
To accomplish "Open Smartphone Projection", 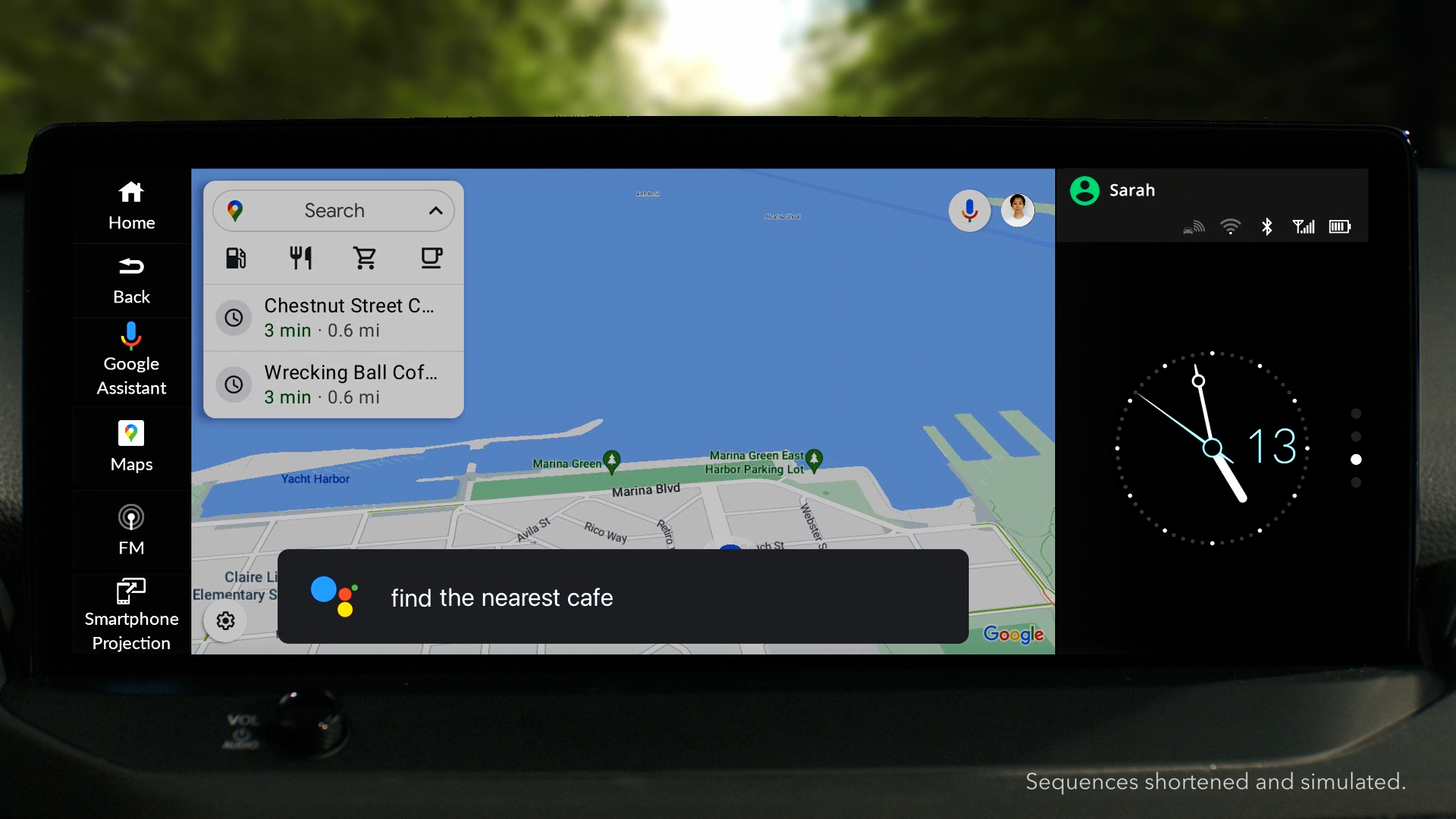I will pos(130,611).
